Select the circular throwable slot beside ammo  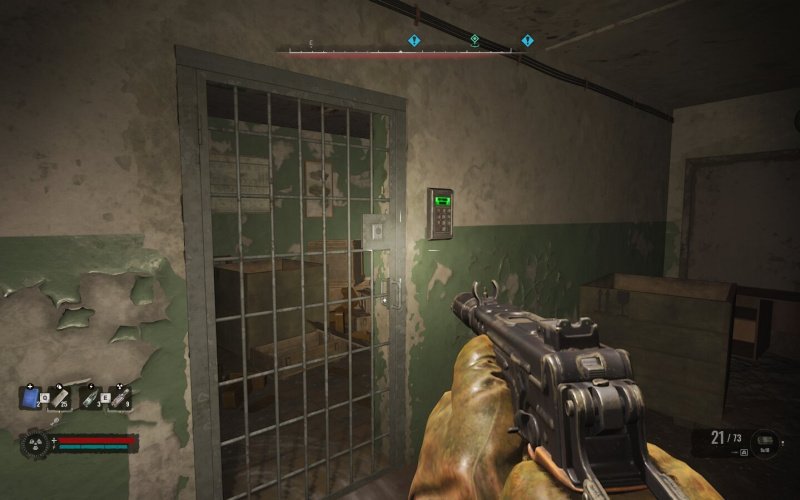point(765,440)
